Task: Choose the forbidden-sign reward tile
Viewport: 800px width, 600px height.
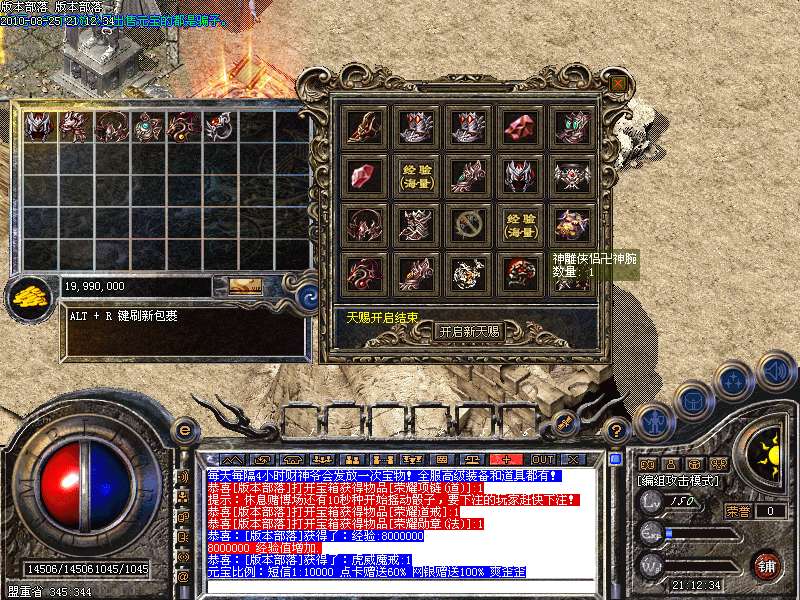Action: click(x=468, y=223)
